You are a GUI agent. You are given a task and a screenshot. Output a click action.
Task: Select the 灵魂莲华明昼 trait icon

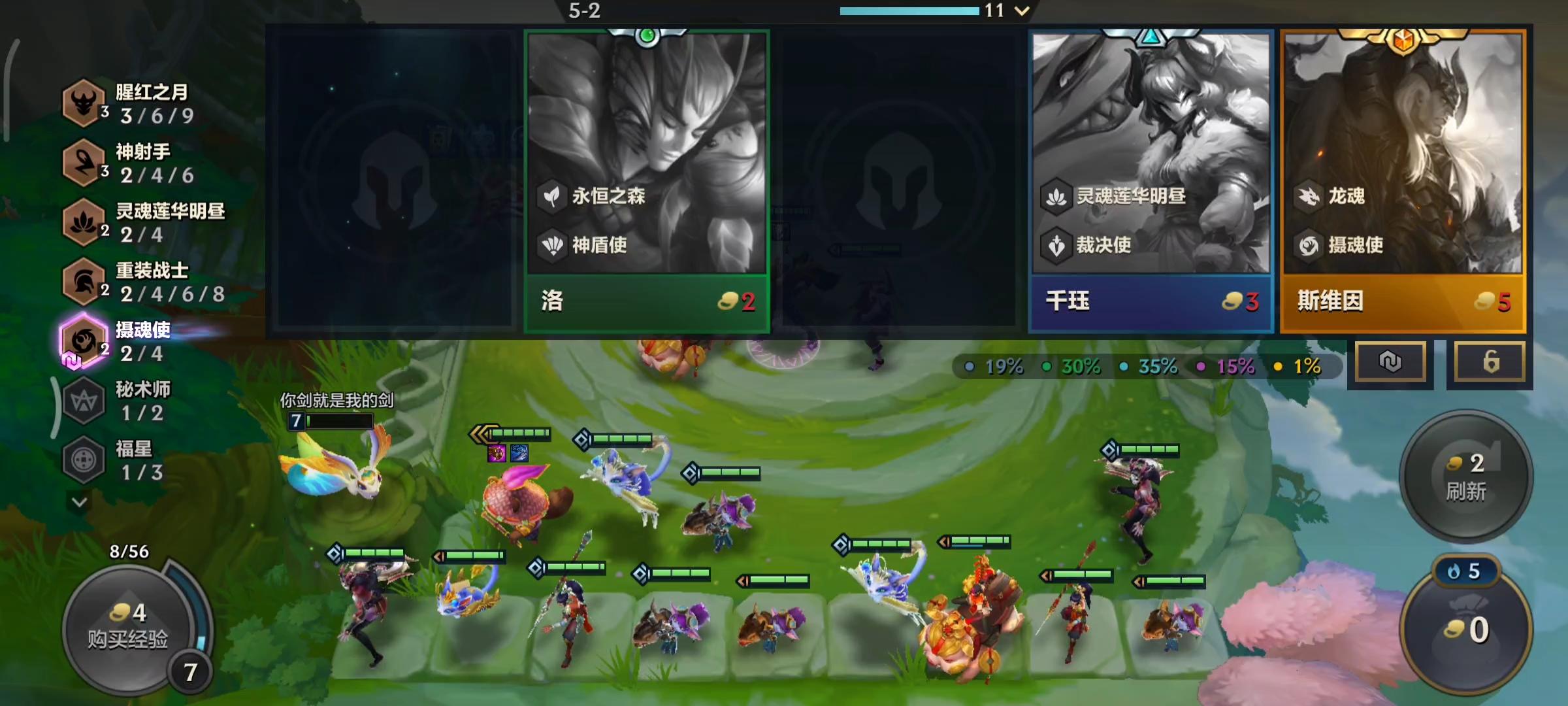84,222
